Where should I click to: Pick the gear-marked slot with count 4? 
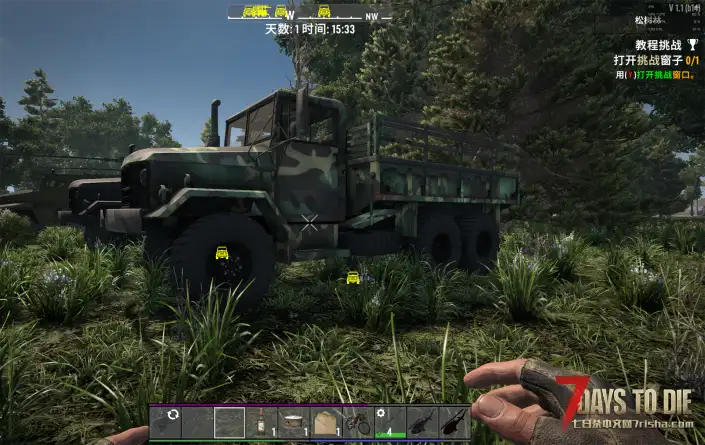[390, 422]
